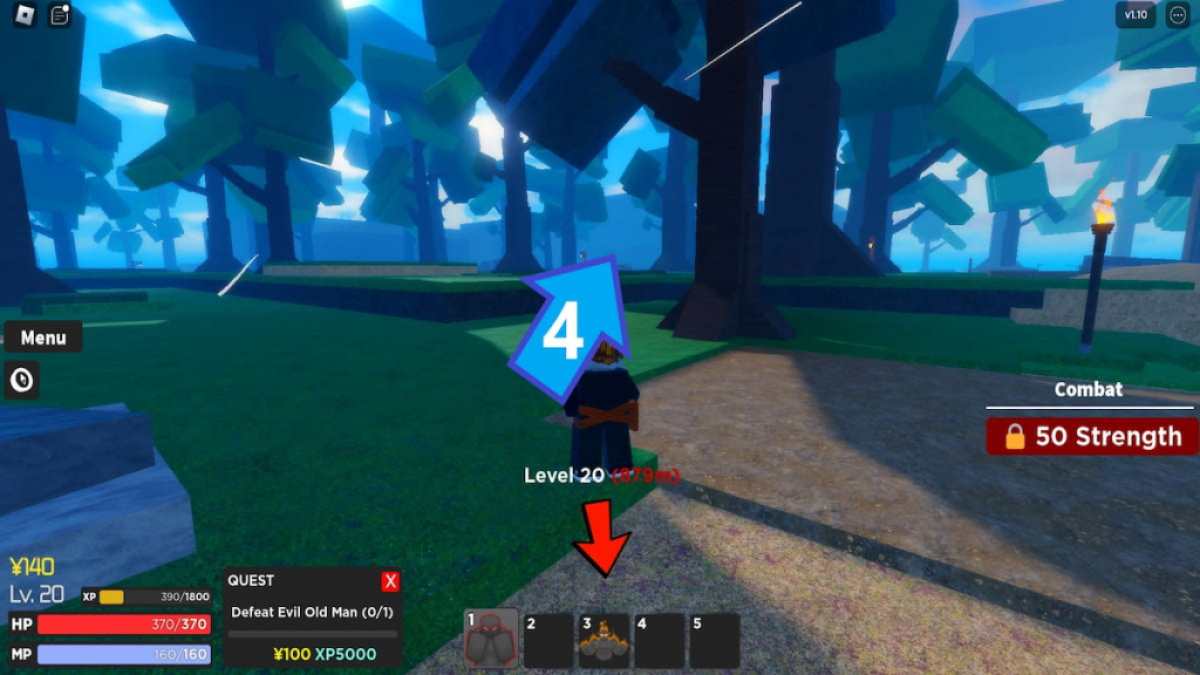
Task: Open the Roblox chat notes icon
Action: (60, 17)
